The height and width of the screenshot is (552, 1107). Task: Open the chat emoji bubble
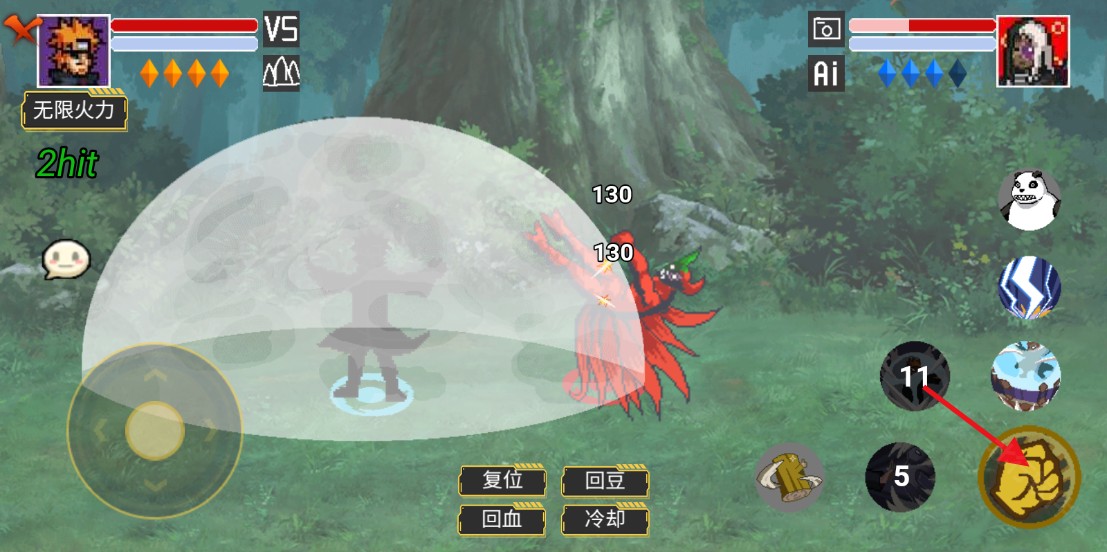tap(66, 260)
